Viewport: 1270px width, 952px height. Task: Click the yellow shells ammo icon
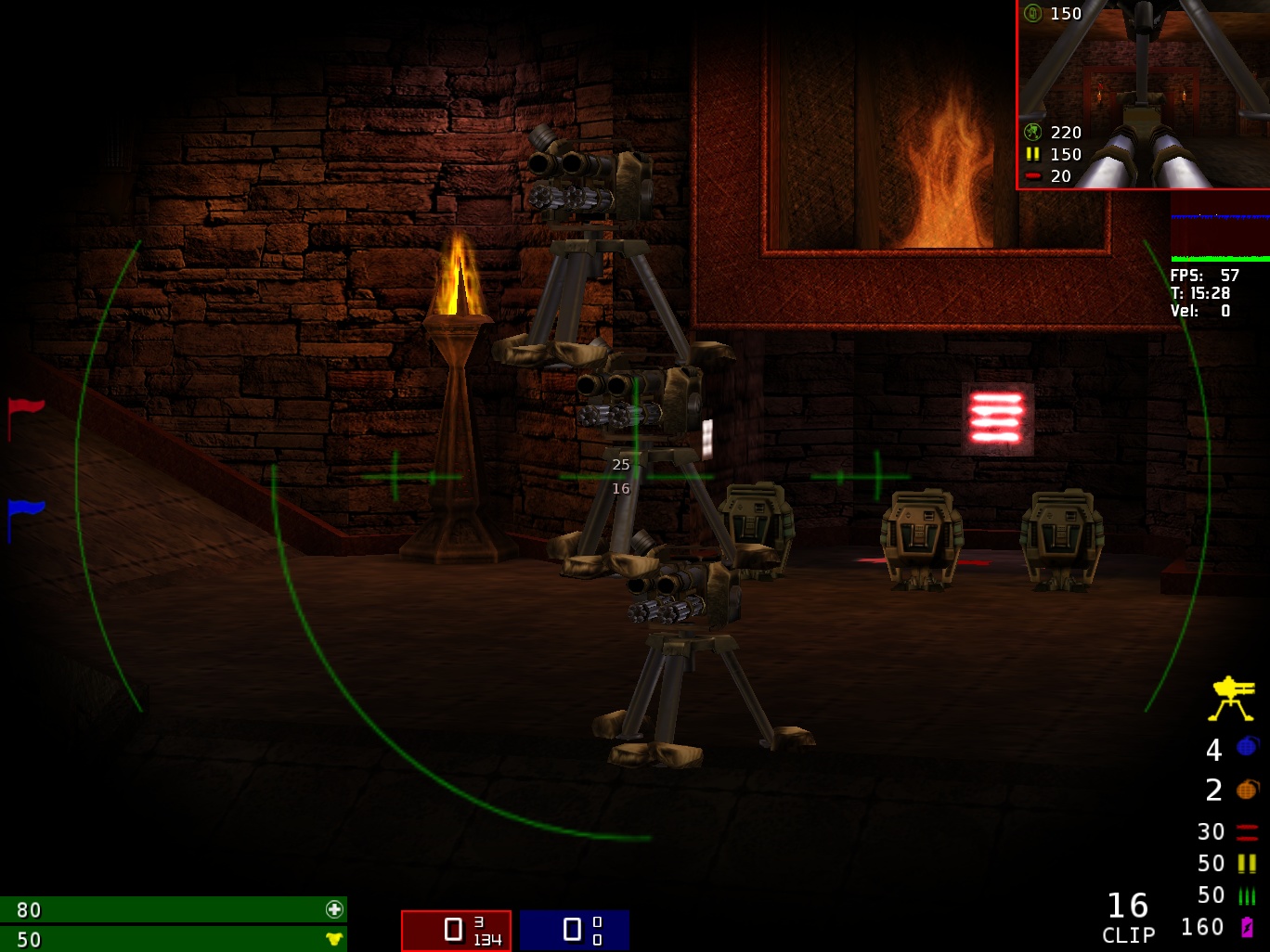(x=1247, y=864)
